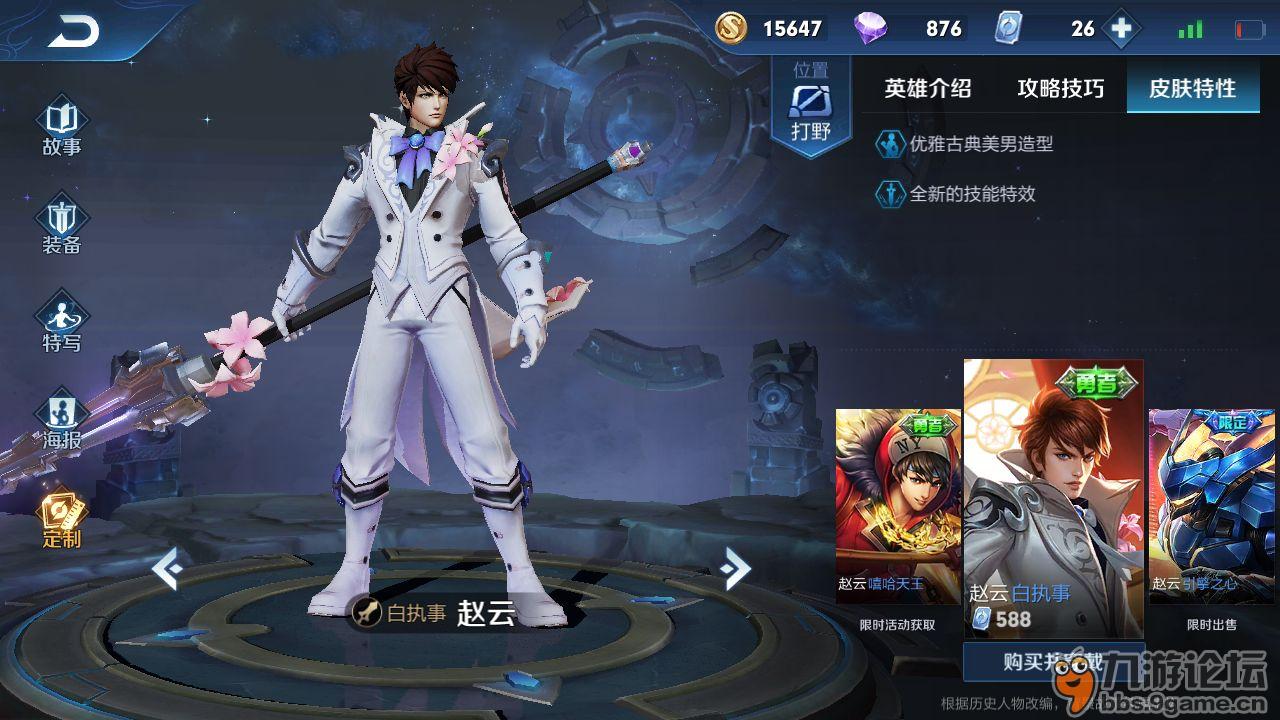Click the purple diamond currency icon

coord(870,29)
